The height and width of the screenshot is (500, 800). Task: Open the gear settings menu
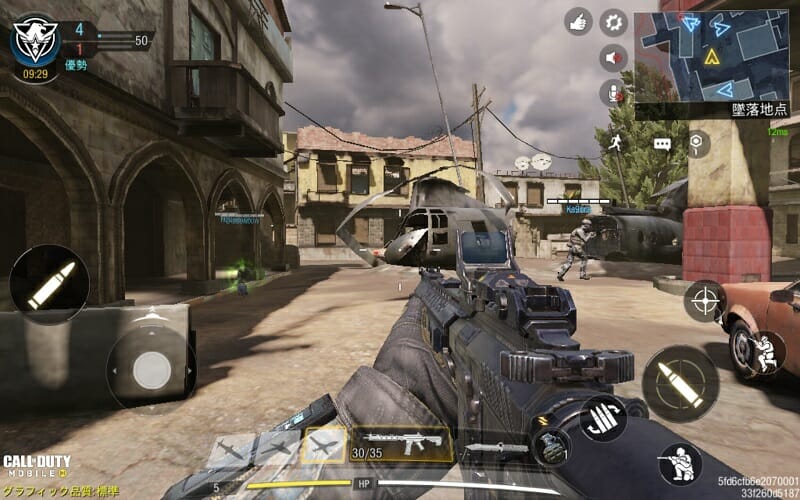click(613, 21)
